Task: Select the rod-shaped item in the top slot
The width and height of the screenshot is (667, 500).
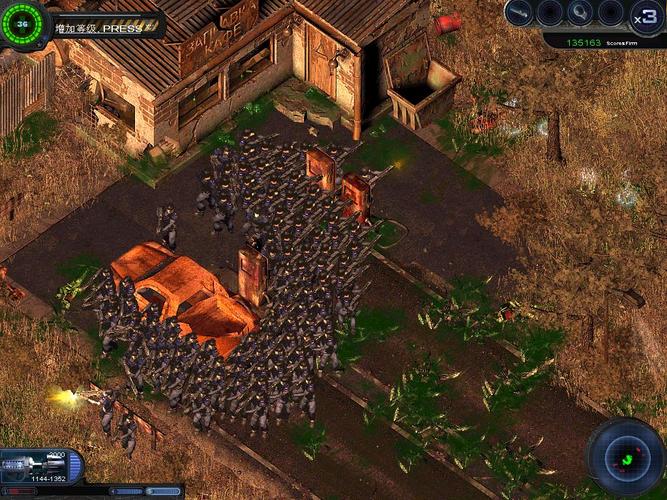Action: coord(519,13)
